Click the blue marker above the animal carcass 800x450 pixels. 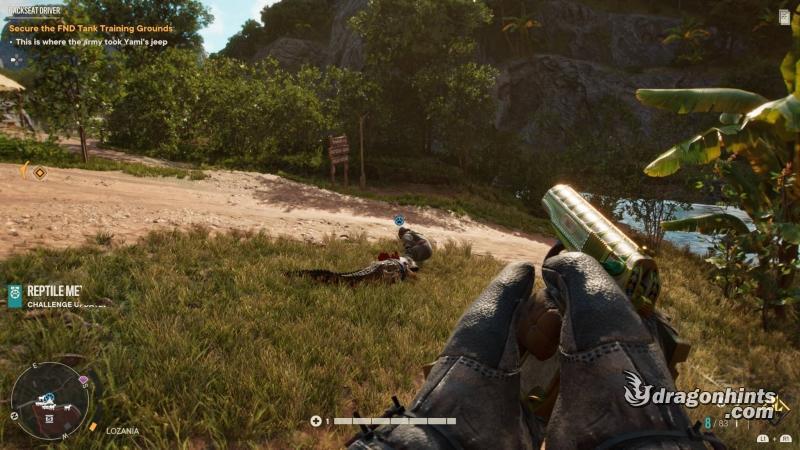click(399, 220)
